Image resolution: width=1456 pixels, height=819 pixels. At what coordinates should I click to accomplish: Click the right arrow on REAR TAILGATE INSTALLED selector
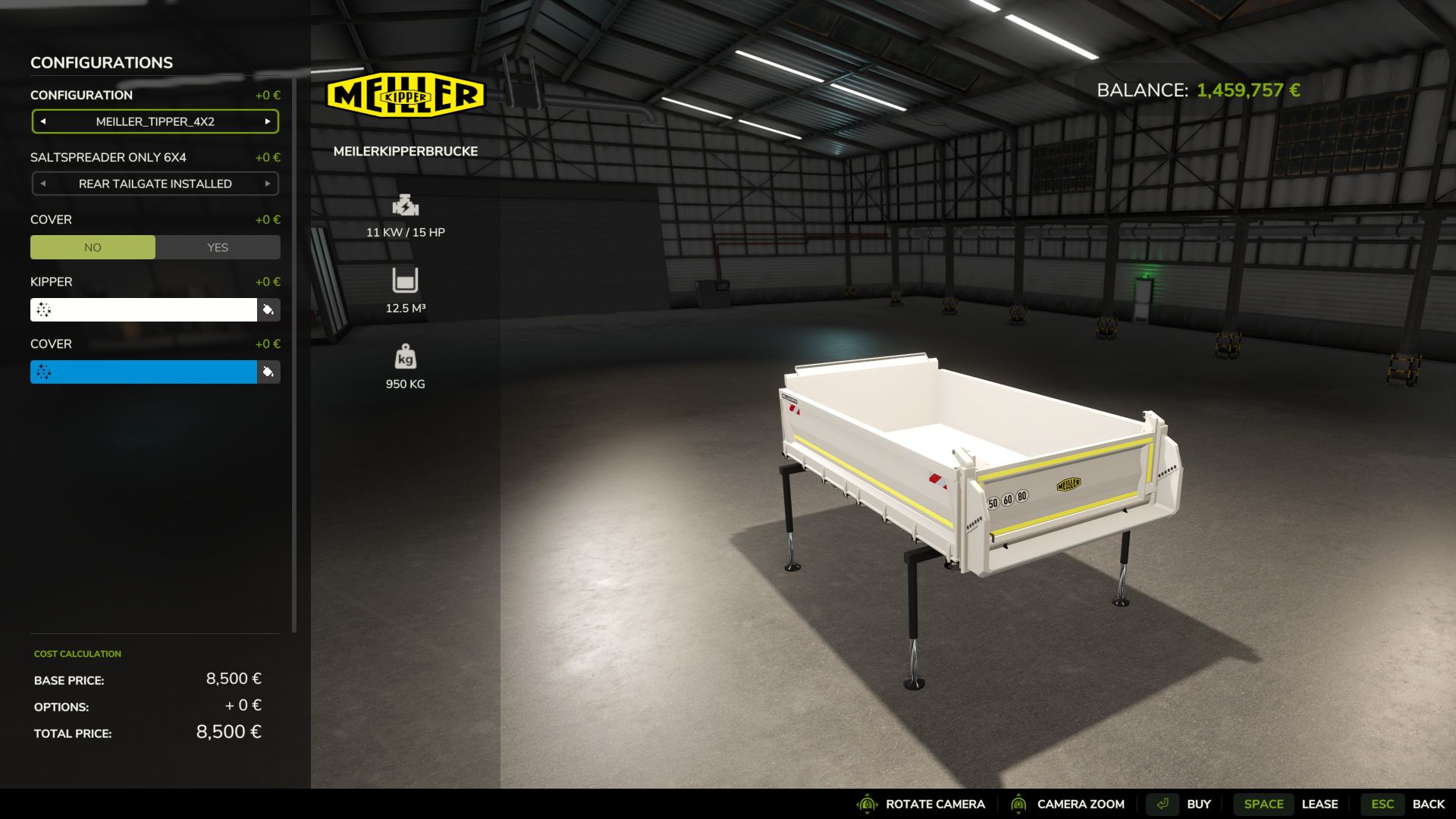coord(268,184)
